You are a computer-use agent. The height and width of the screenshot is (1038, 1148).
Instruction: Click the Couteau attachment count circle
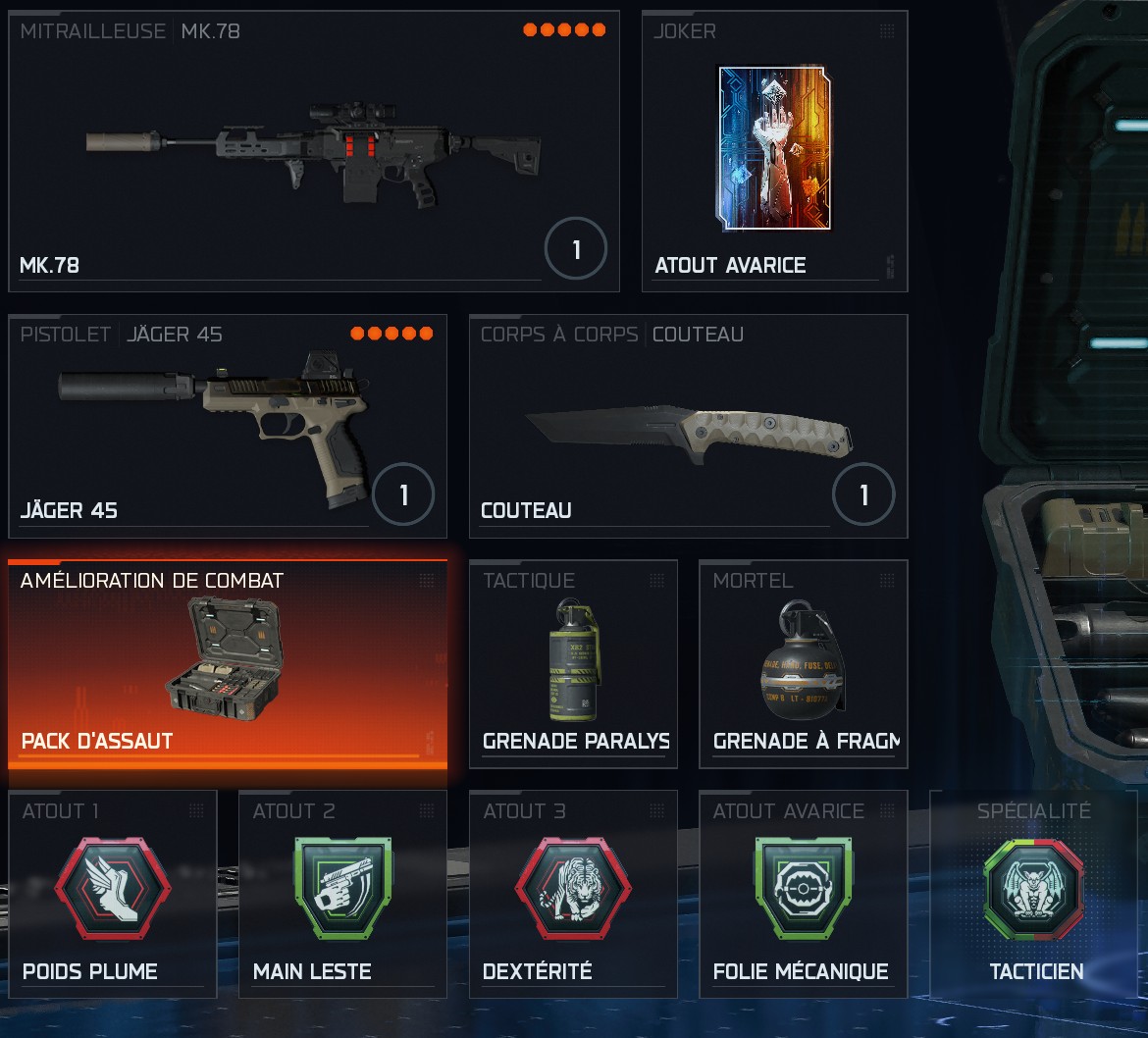pos(863,495)
